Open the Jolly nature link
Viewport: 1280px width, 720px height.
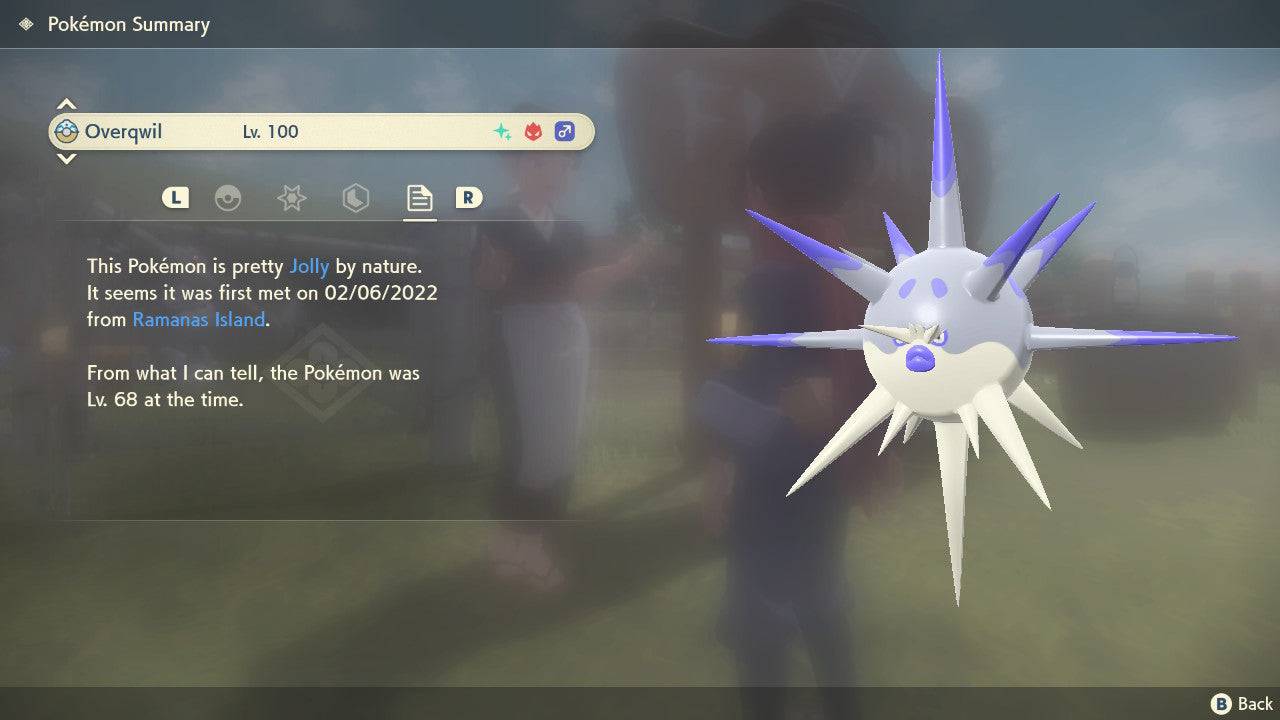pyautogui.click(x=309, y=266)
